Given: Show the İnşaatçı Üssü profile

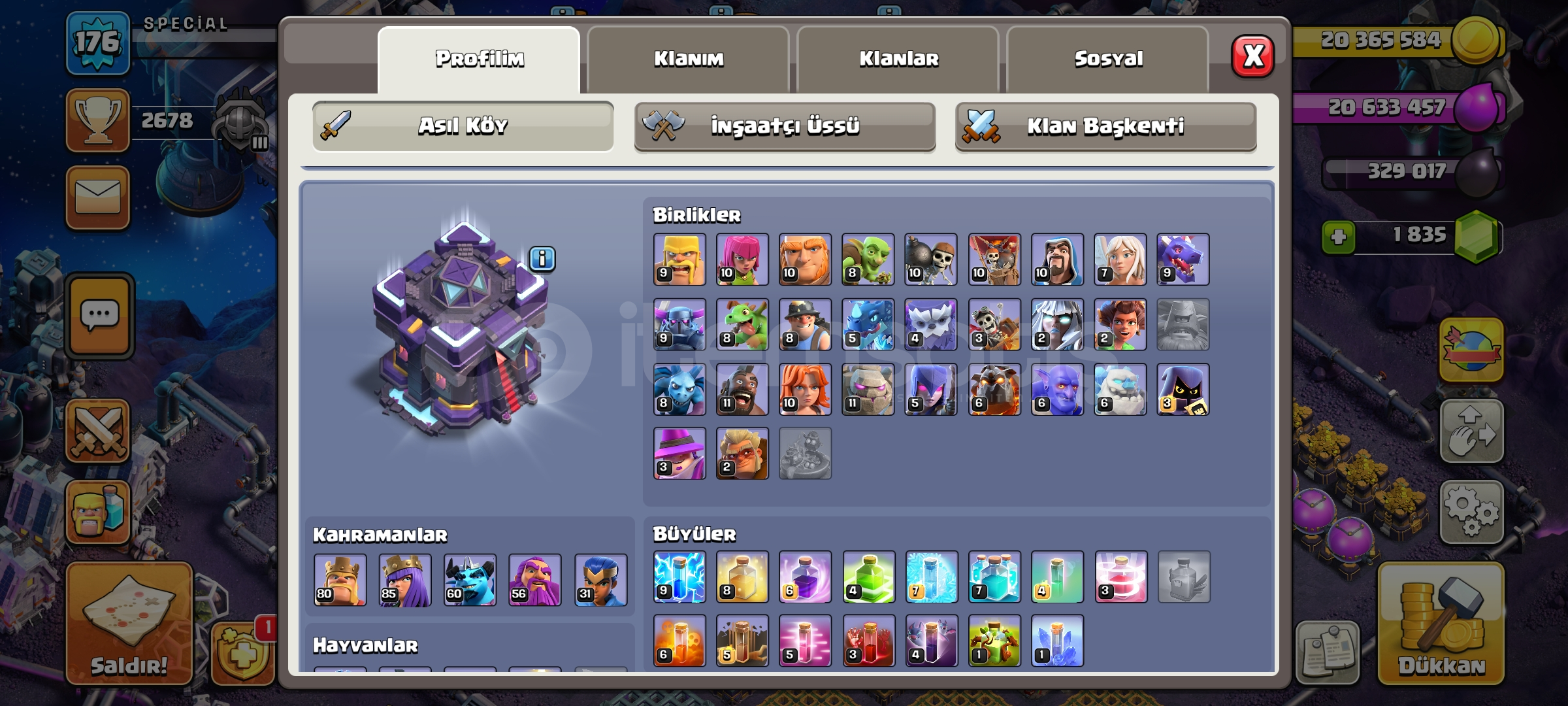Looking at the screenshot, I should (785, 126).
